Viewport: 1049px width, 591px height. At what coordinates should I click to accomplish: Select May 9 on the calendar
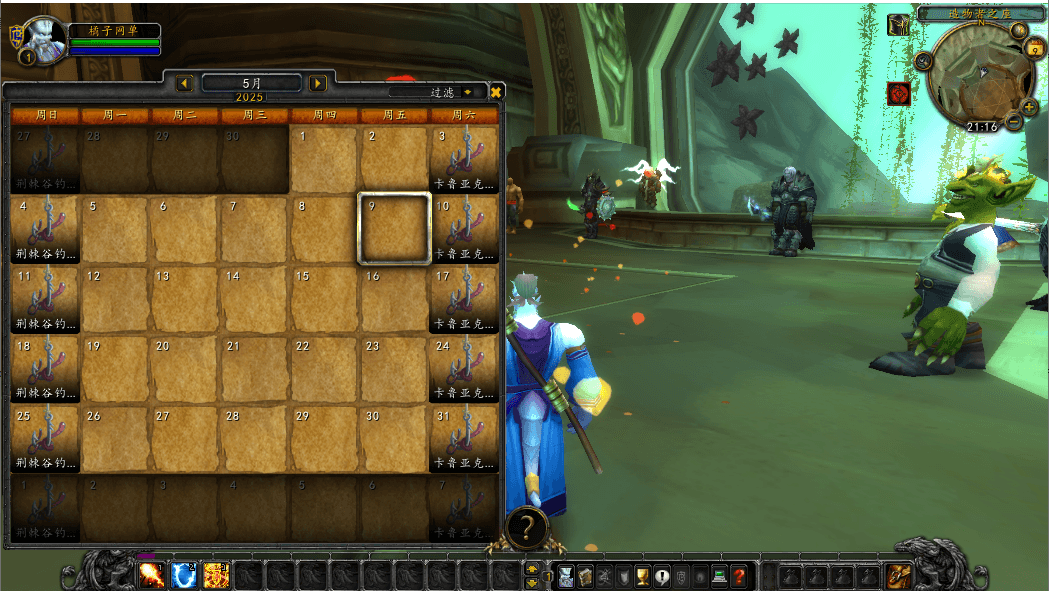(x=395, y=229)
